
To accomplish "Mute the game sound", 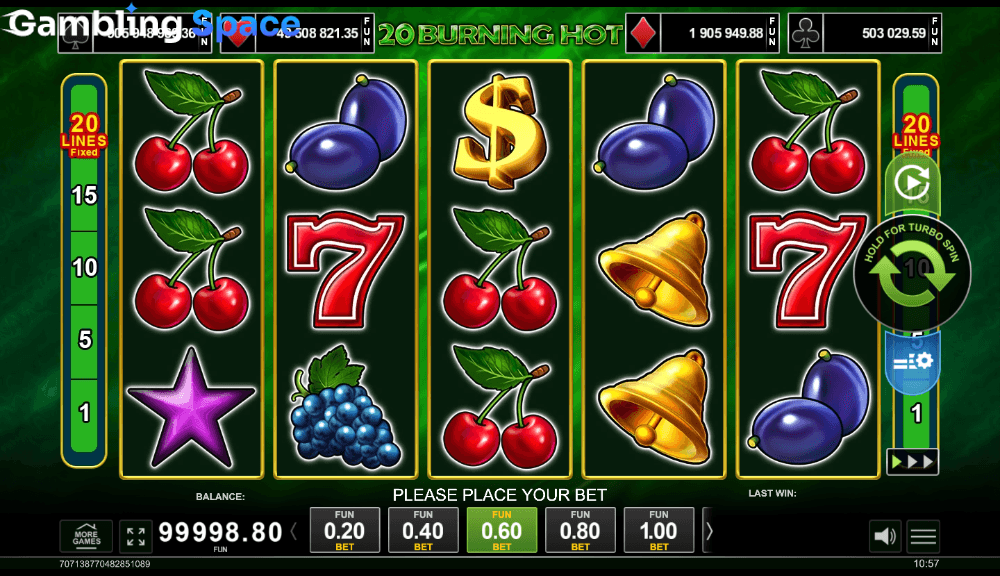I will (x=885, y=537).
